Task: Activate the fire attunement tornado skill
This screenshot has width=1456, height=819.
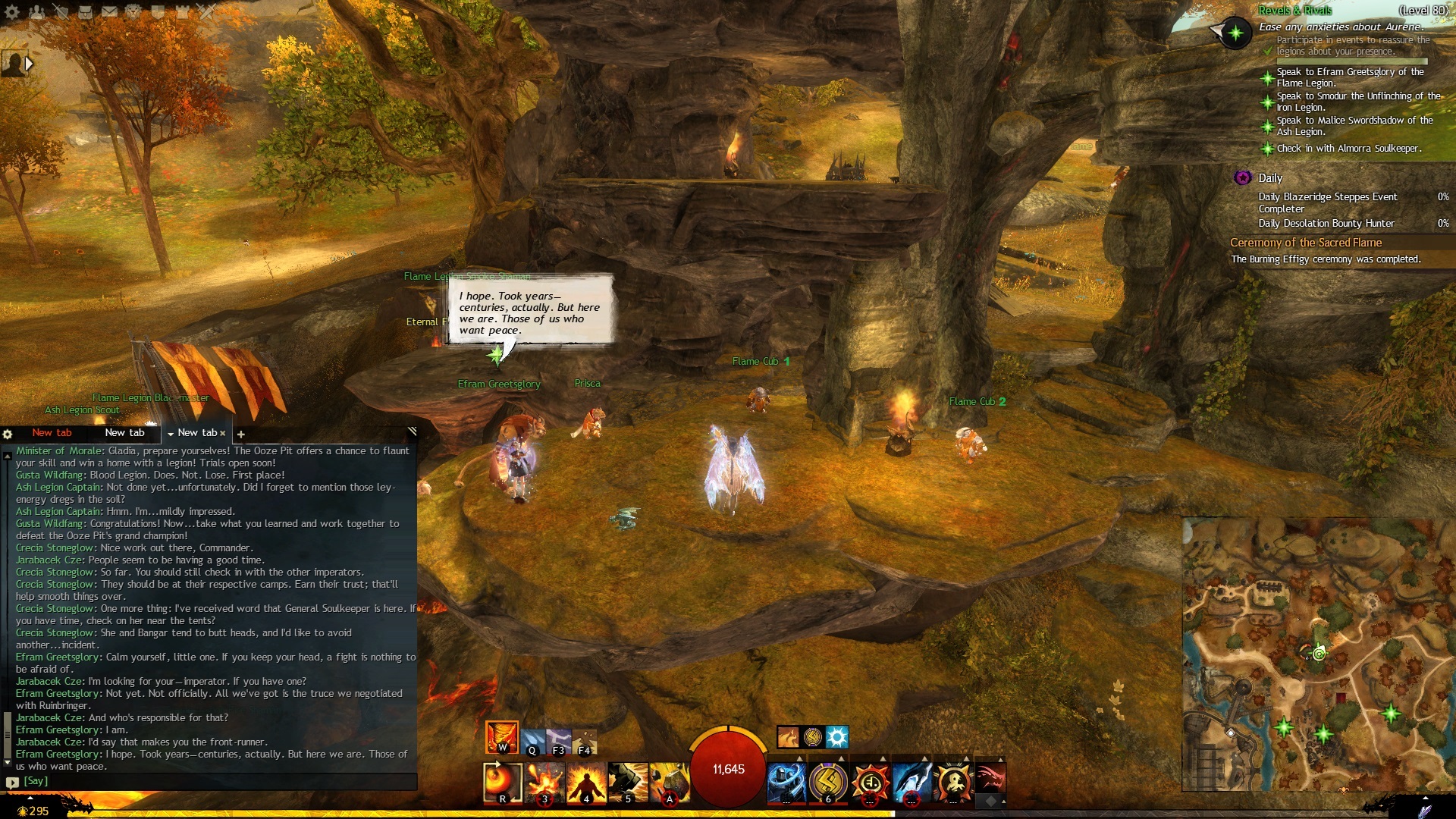Action: tap(502, 737)
